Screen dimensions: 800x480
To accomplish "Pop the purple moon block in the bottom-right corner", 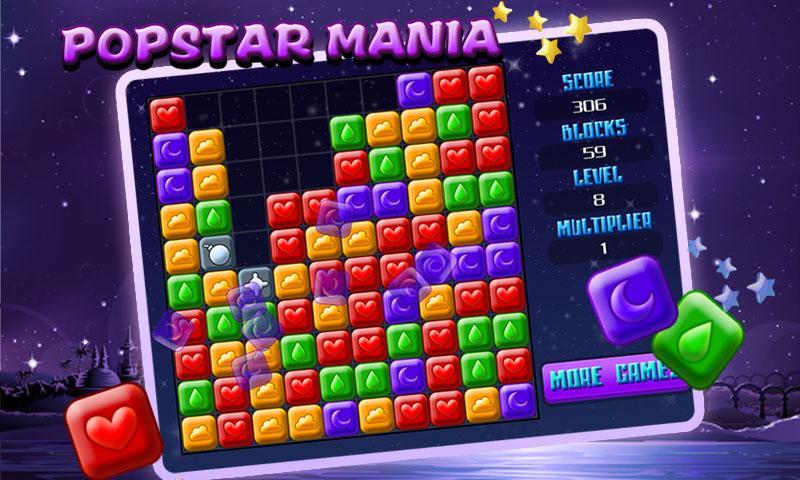I will coord(517,400).
